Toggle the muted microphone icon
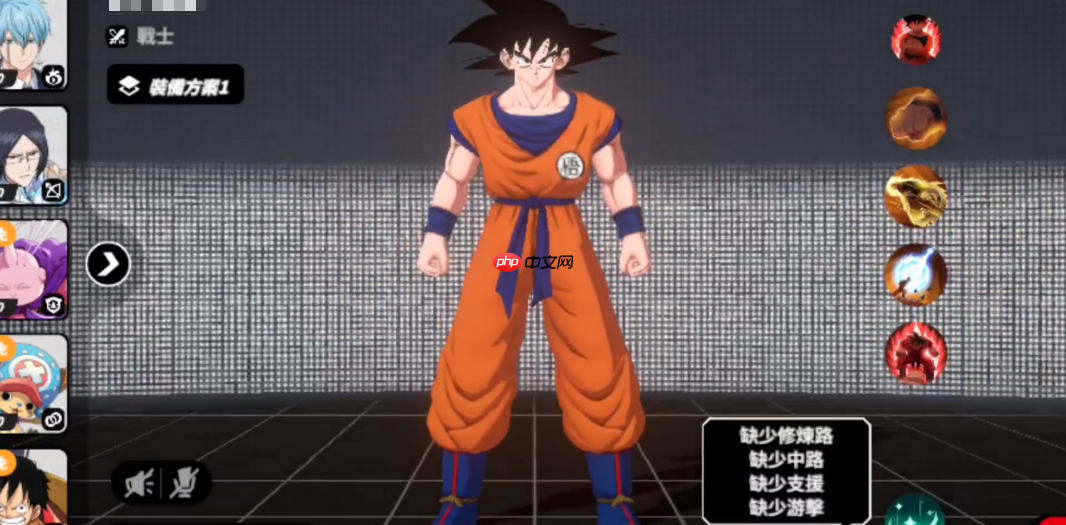Screen dimensions: 1066x525 pos(183,484)
